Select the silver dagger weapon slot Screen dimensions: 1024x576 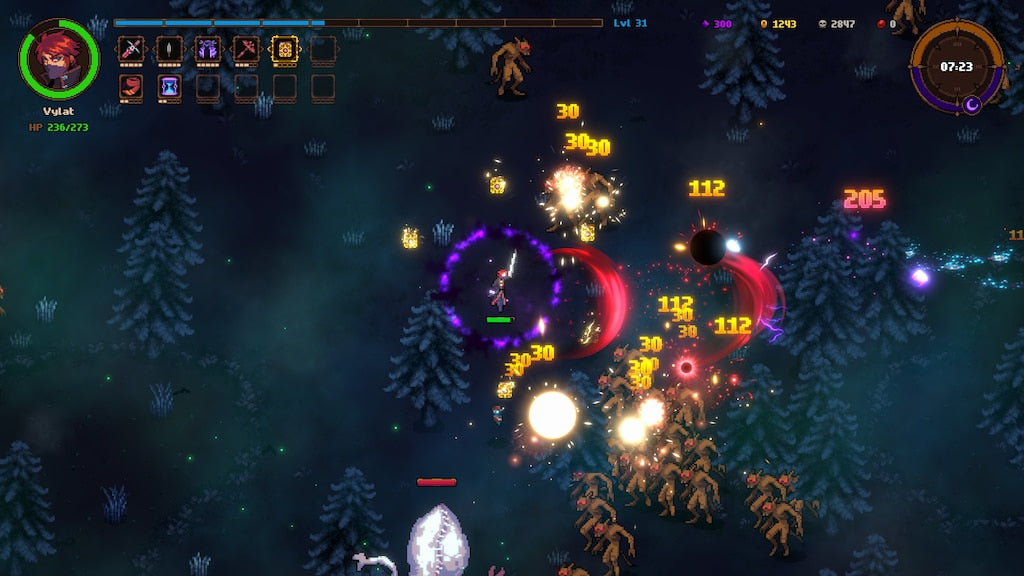(x=169, y=48)
